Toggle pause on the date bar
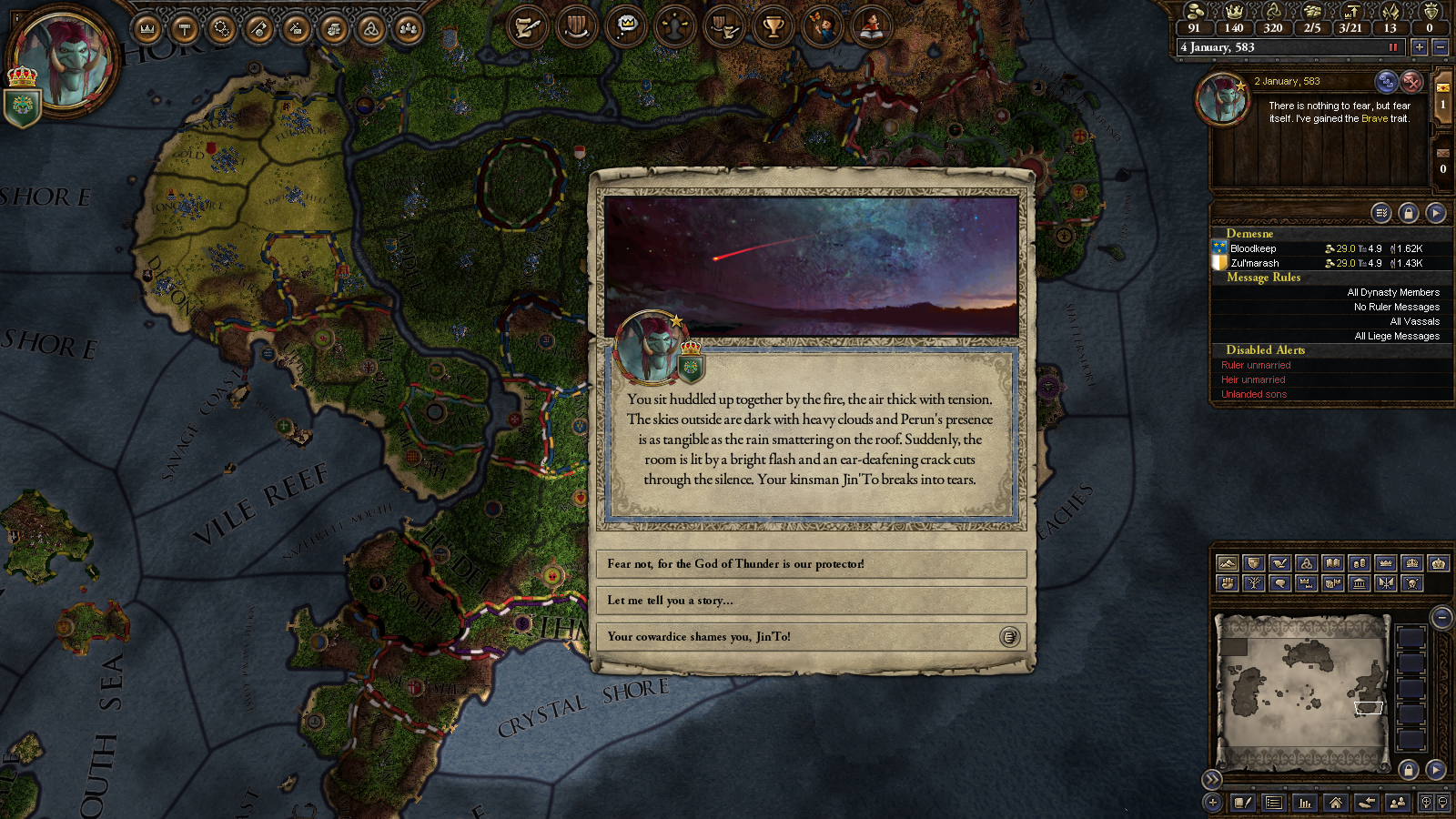Screen dimensions: 1456x819 point(1392,47)
